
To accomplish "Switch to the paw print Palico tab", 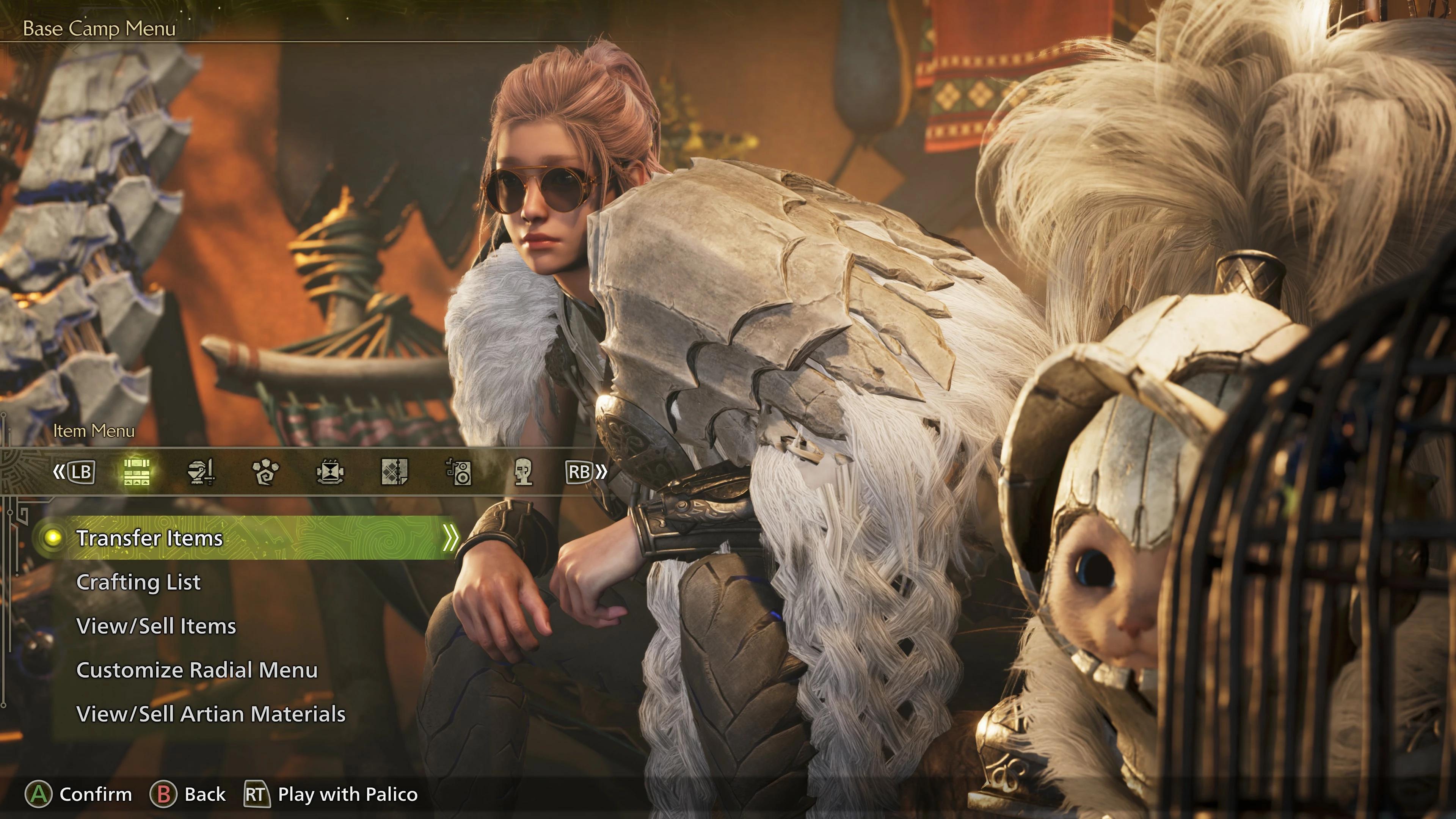I will click(x=265, y=472).
